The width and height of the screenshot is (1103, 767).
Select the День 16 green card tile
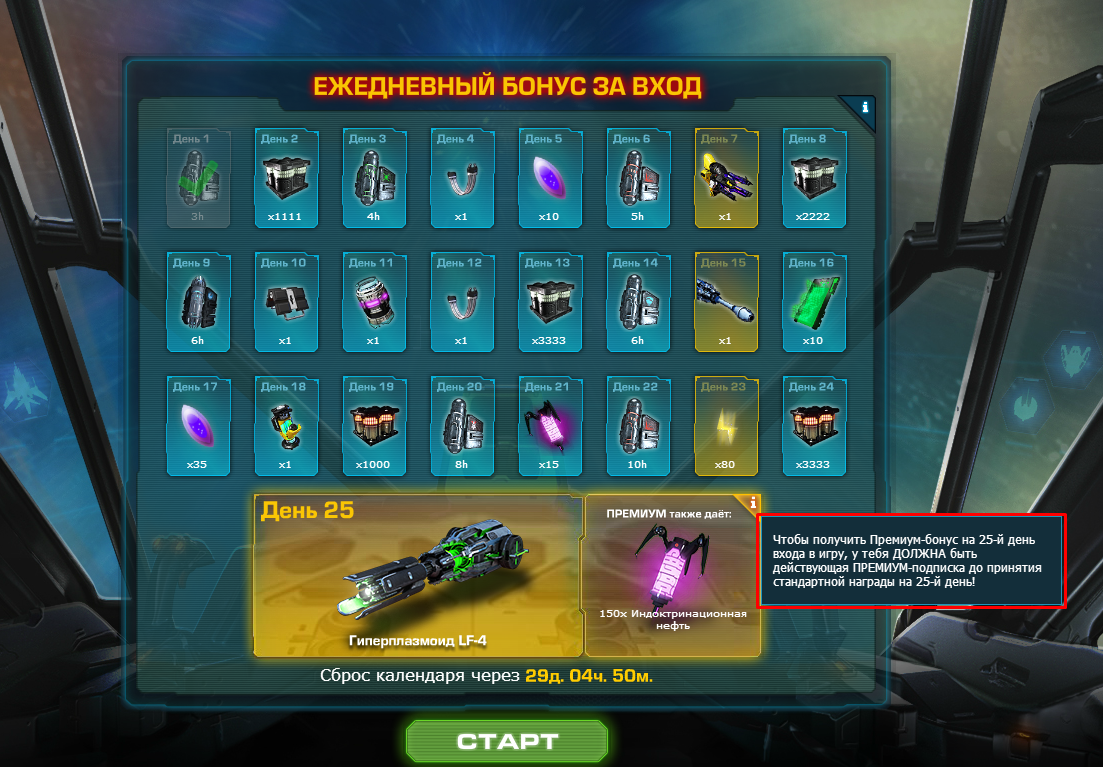[x=814, y=301]
